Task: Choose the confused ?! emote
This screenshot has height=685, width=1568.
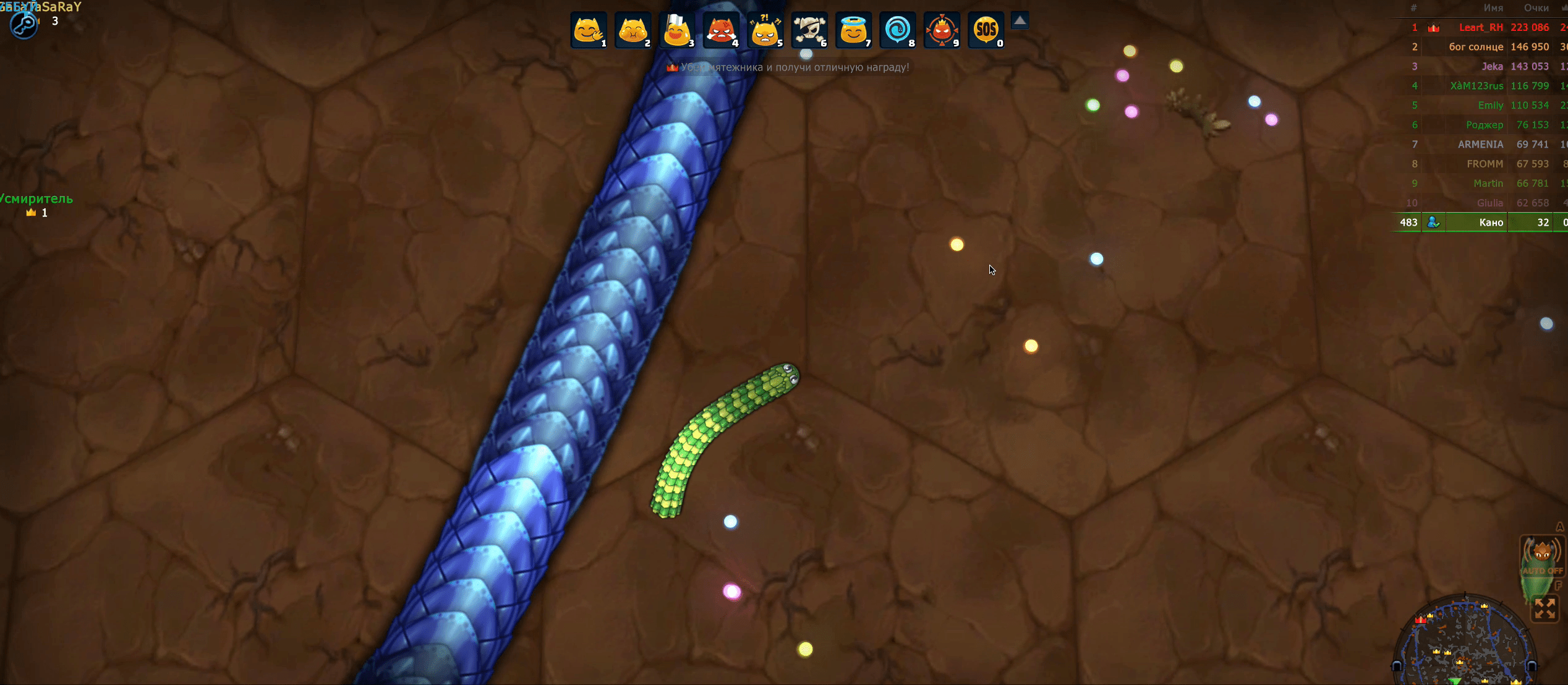Action: tap(765, 30)
